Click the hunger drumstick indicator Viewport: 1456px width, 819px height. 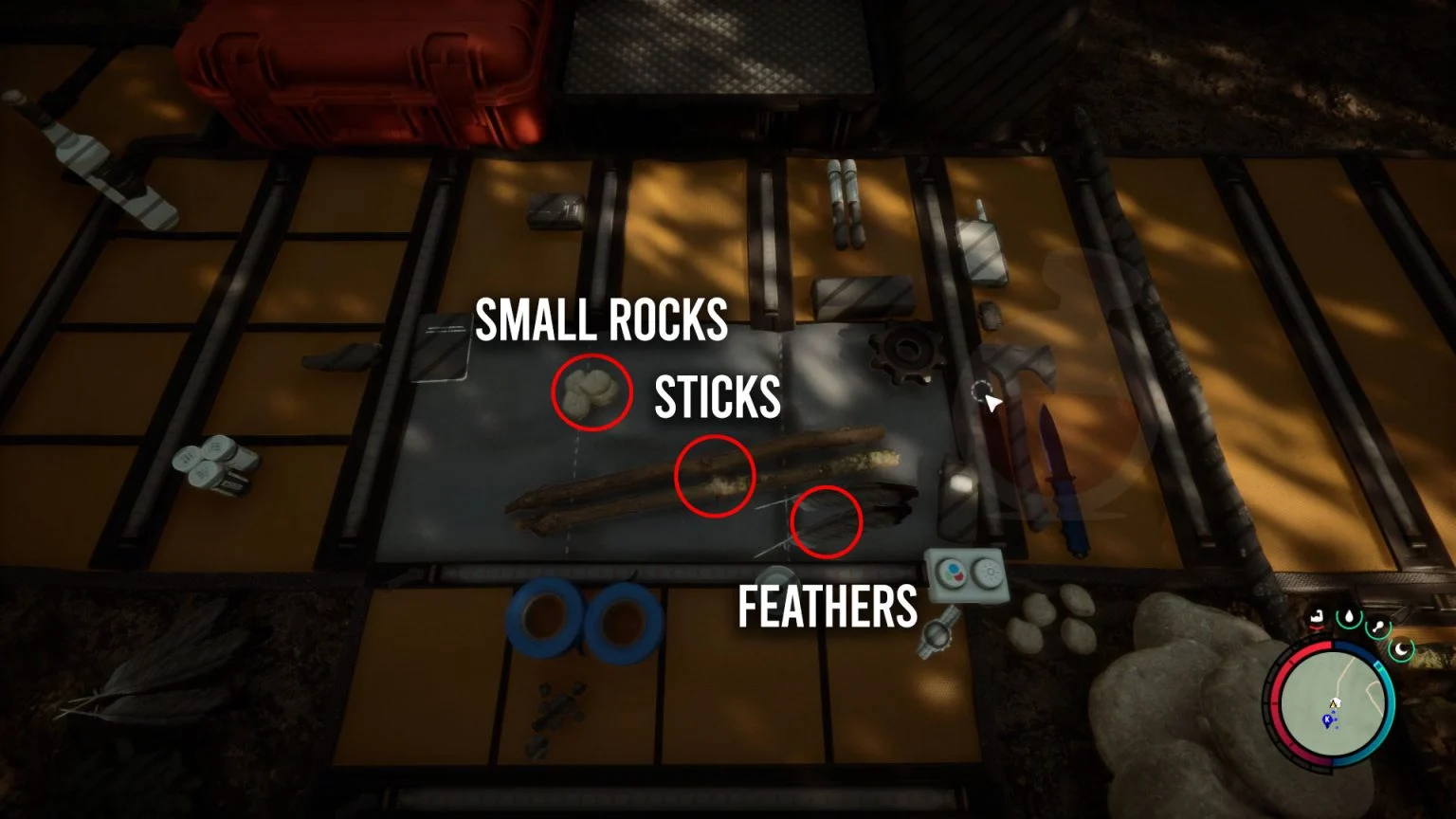1377,627
